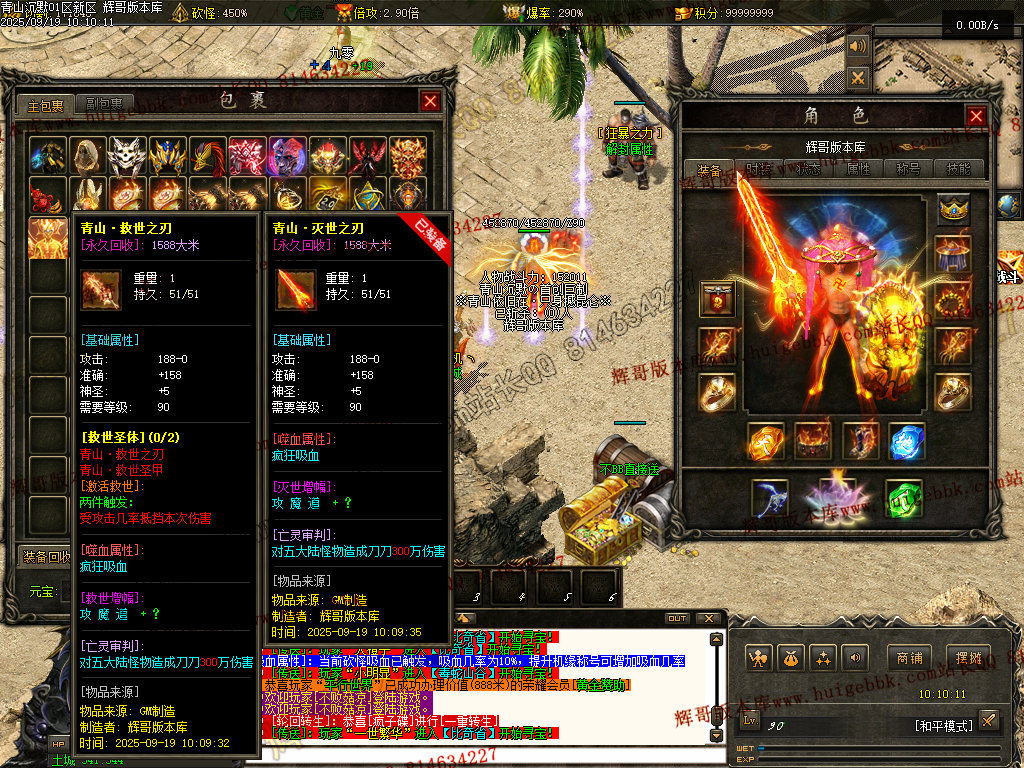Close the 包裹 inventory window
Viewport: 1024px width, 768px height.
click(x=430, y=101)
